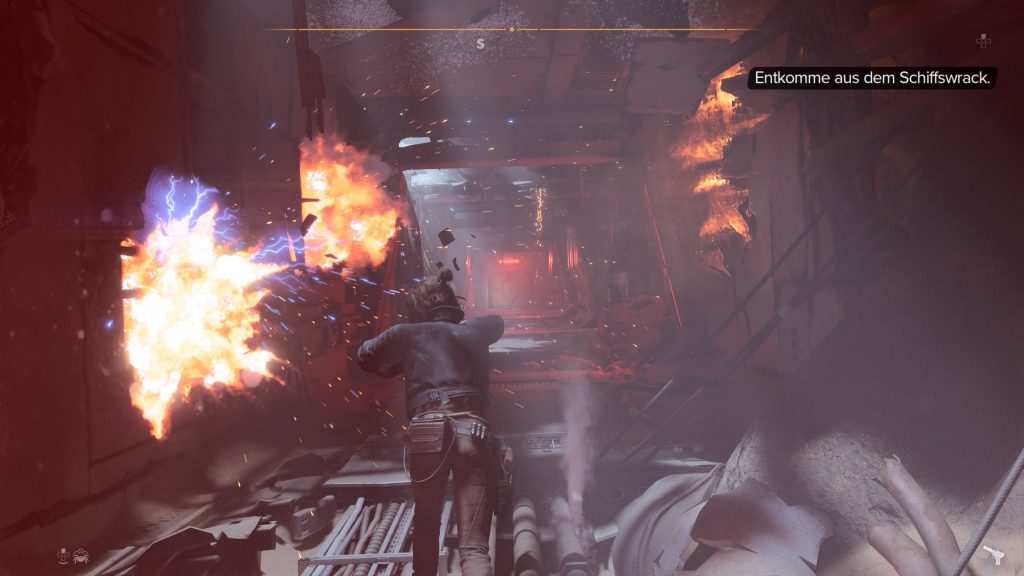This screenshot has width=1024, height=576.
Task: Select the blaster pistol weapon icon
Action: [993, 555]
